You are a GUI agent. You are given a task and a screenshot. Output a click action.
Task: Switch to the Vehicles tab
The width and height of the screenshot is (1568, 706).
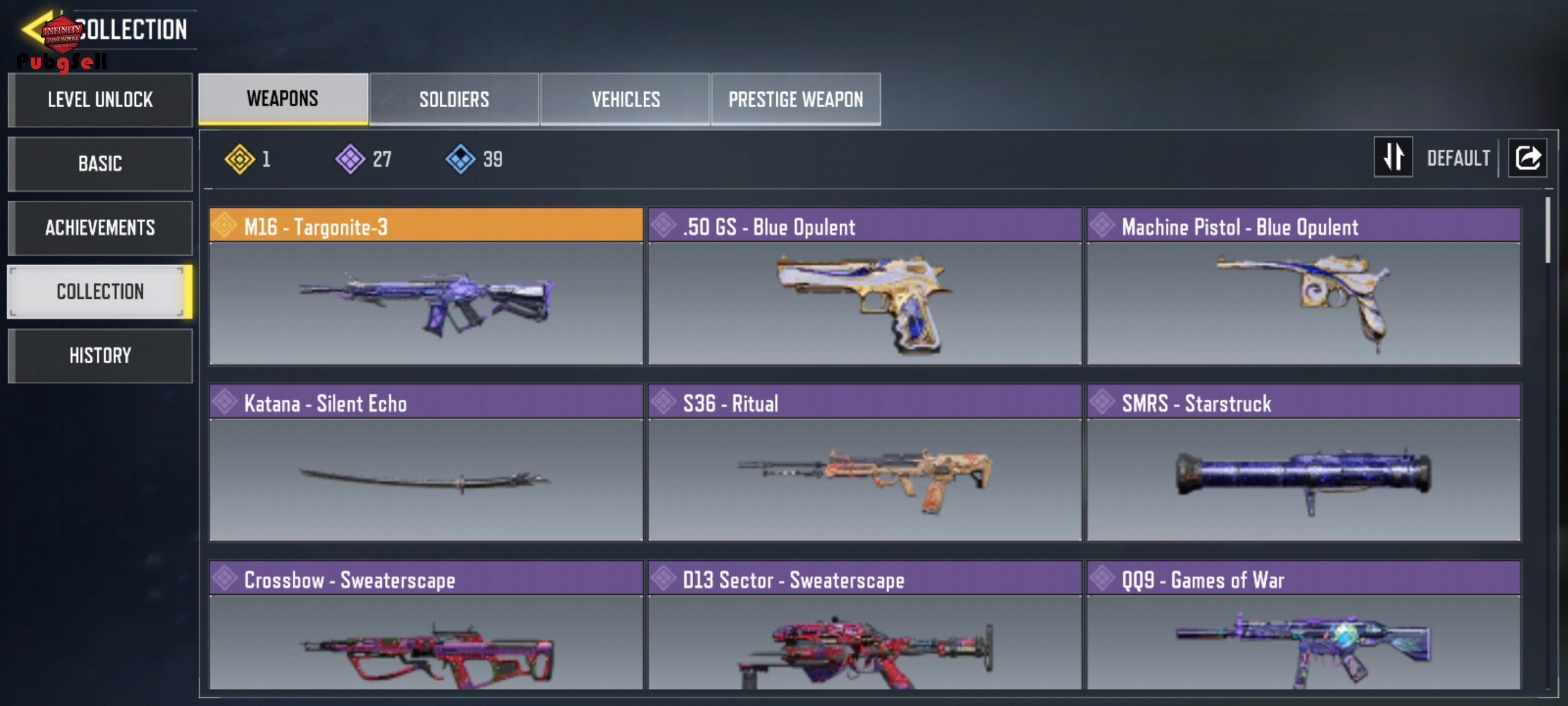[x=625, y=99]
